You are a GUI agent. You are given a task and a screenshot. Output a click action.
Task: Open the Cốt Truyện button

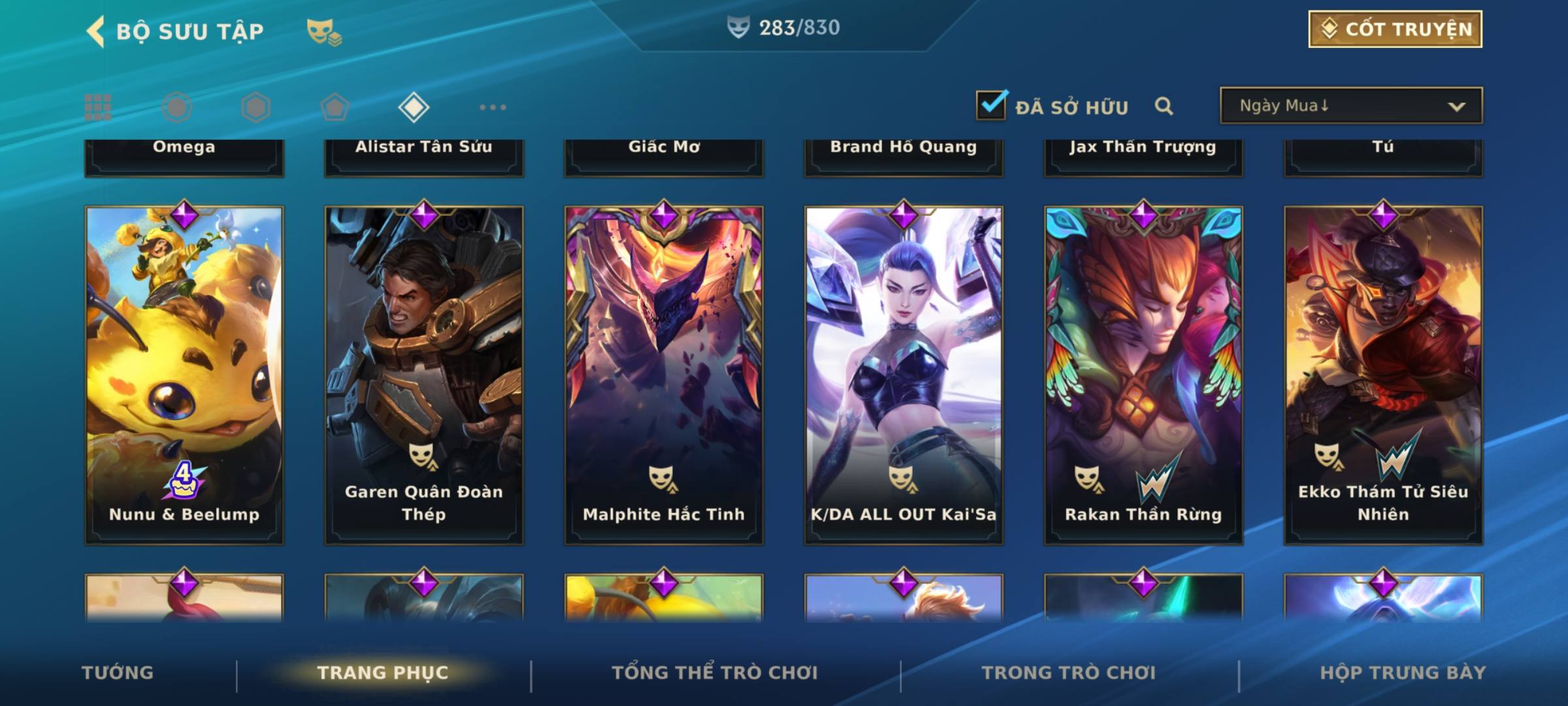1395,29
